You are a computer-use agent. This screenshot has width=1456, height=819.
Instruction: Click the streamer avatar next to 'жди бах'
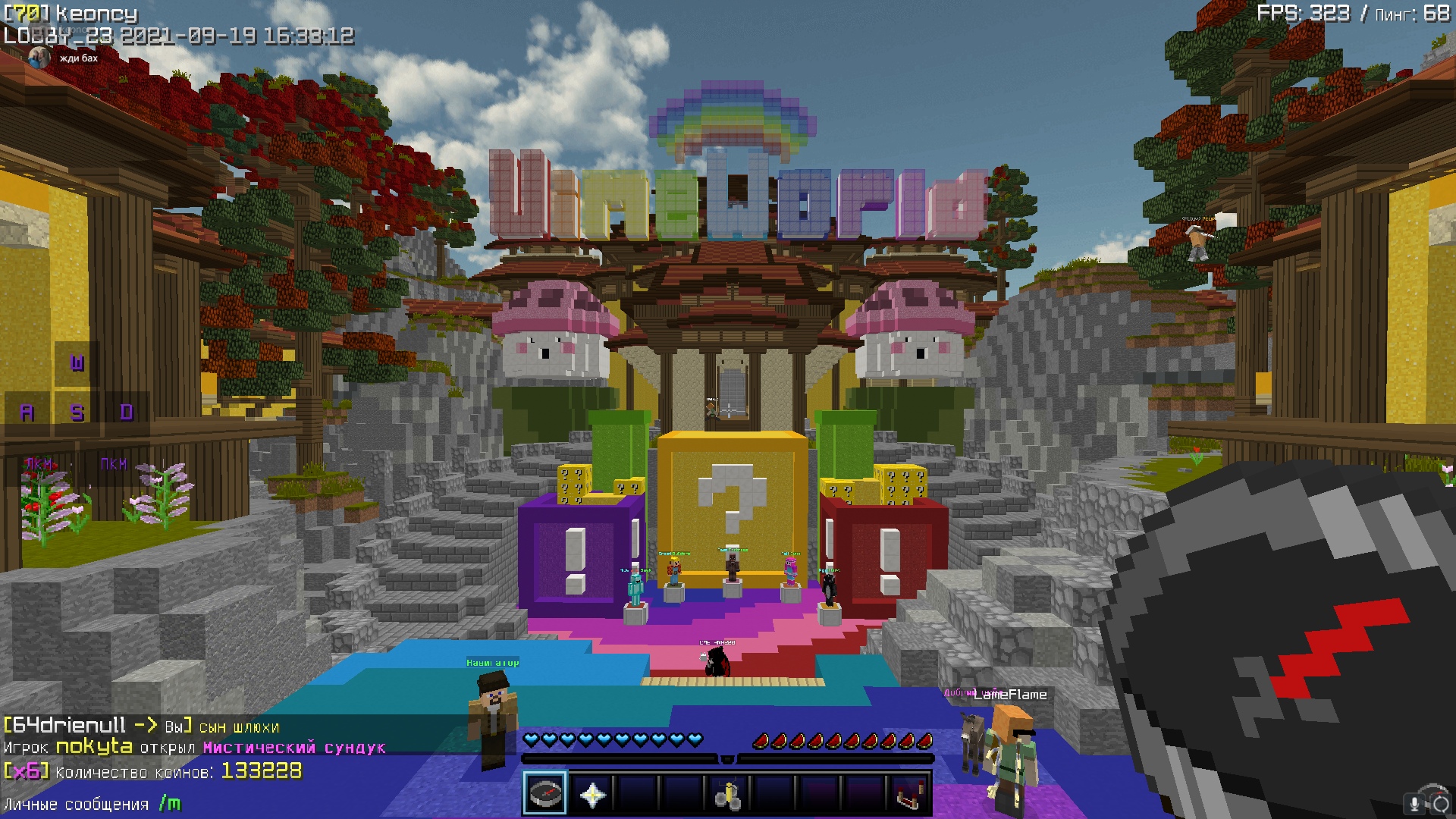pos(39,58)
